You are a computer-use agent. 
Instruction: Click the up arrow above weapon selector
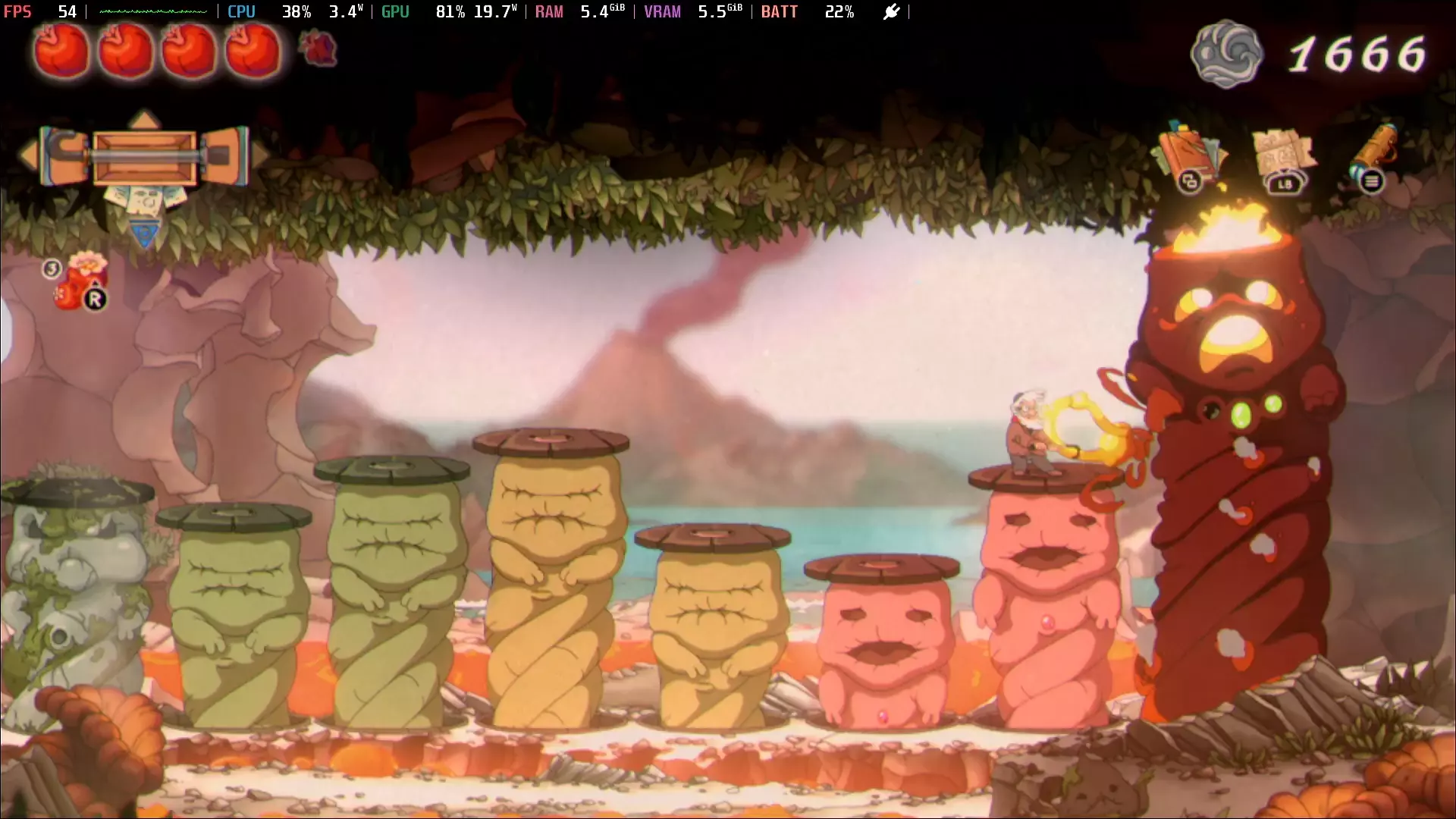click(144, 119)
